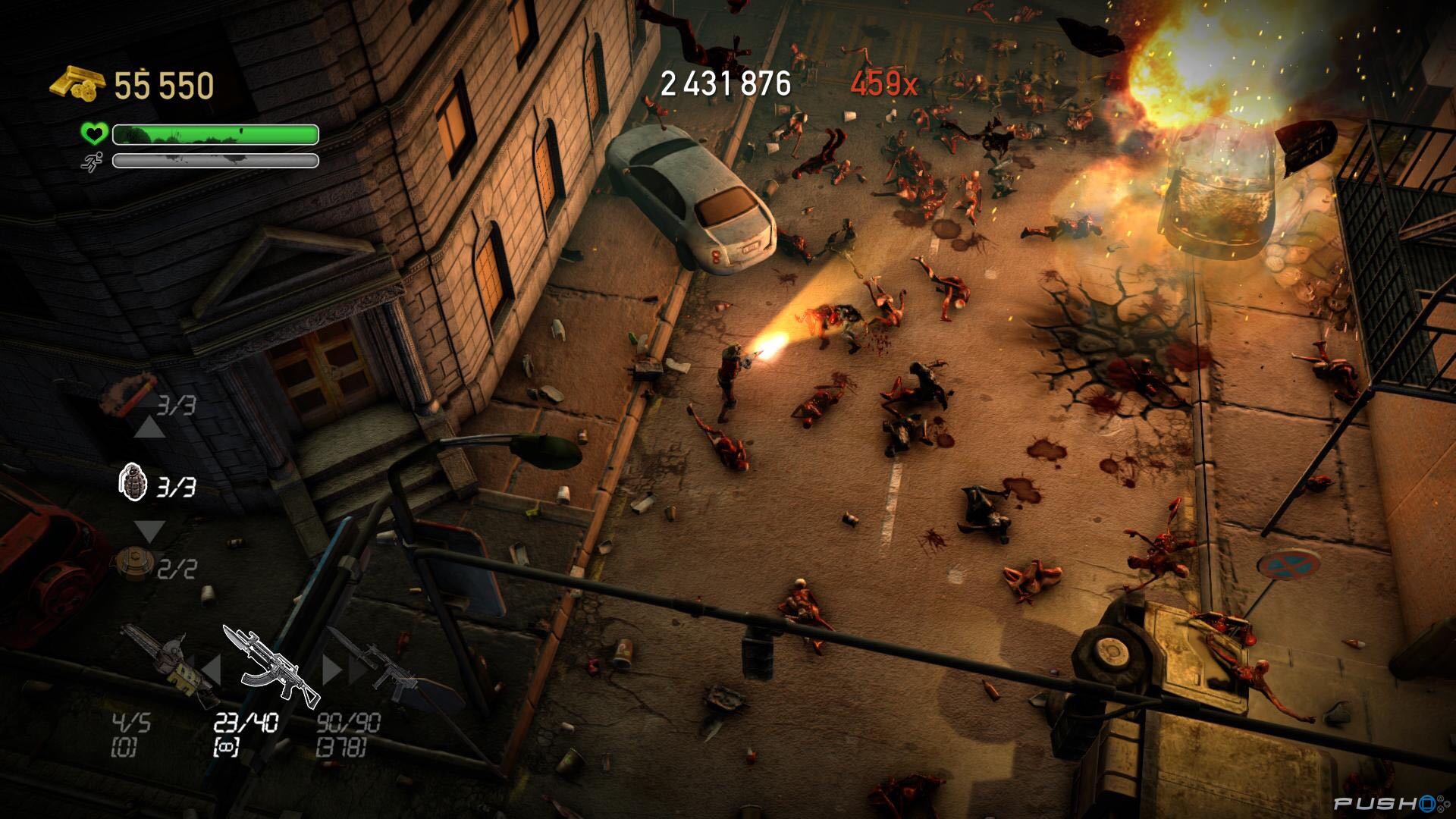Switch to previous weapon via left arrows

210,667
